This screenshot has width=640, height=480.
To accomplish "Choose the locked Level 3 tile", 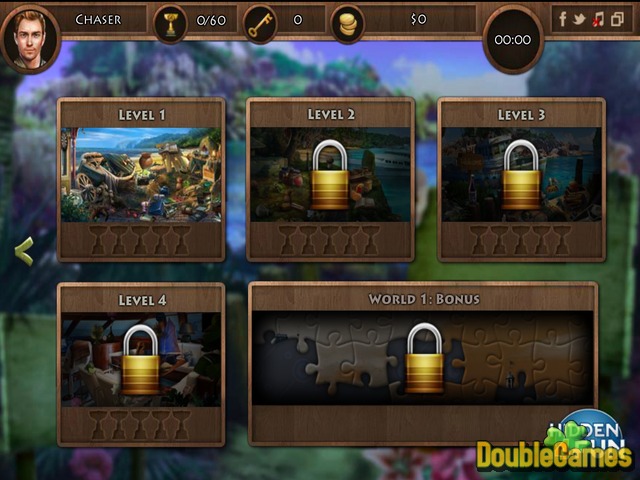I will pos(521,174).
